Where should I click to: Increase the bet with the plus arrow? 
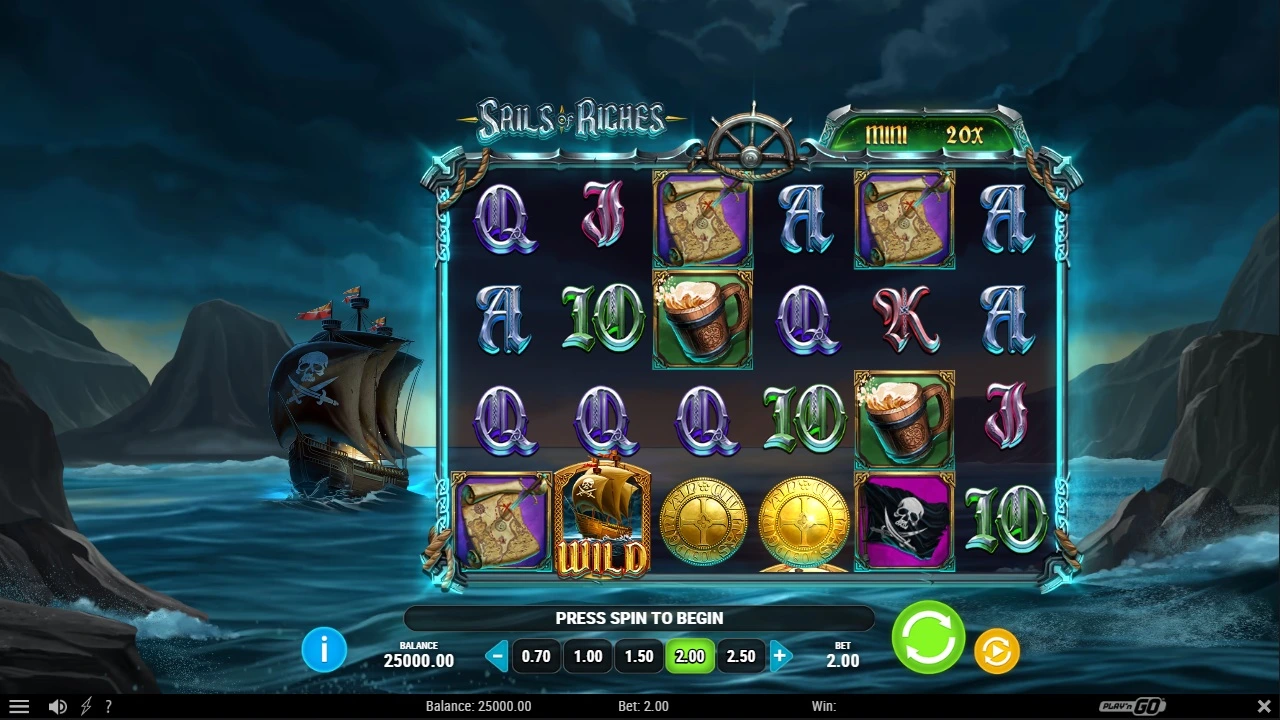point(780,657)
